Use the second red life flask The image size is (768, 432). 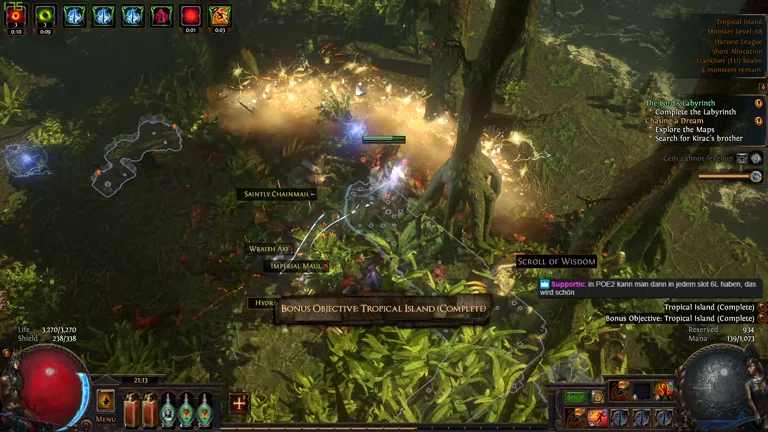pos(150,408)
